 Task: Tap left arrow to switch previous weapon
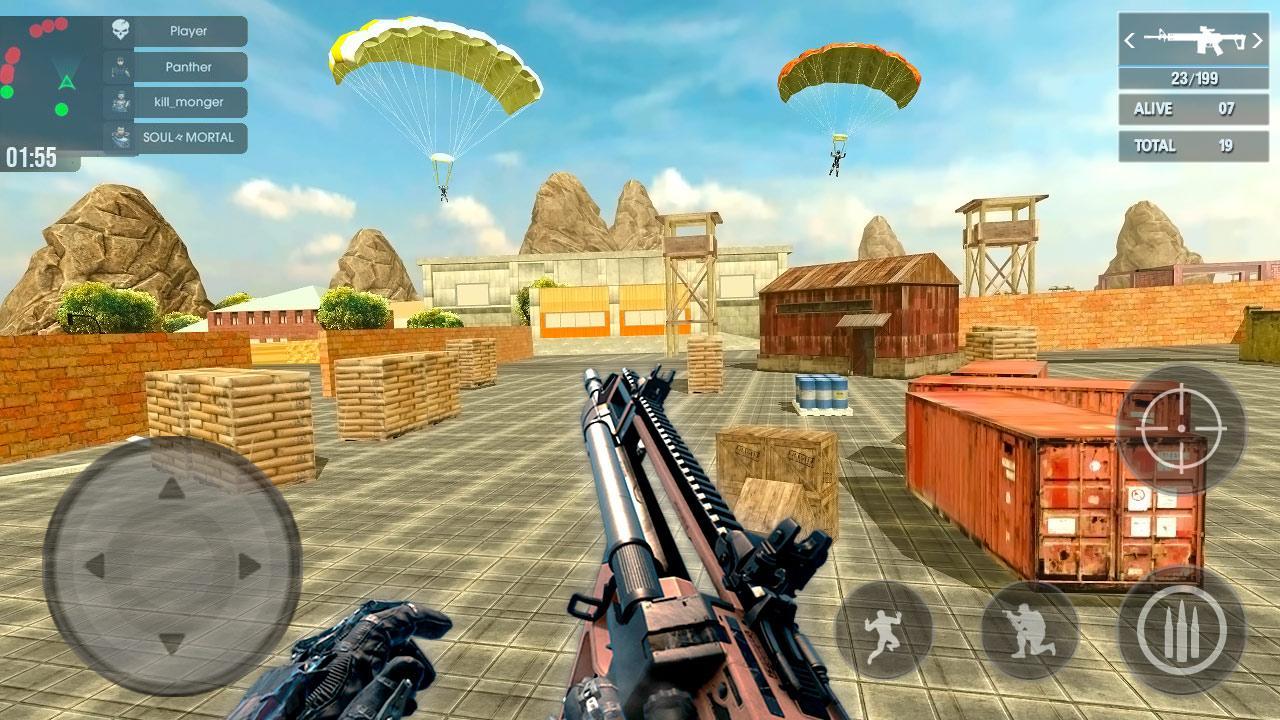coord(1131,42)
